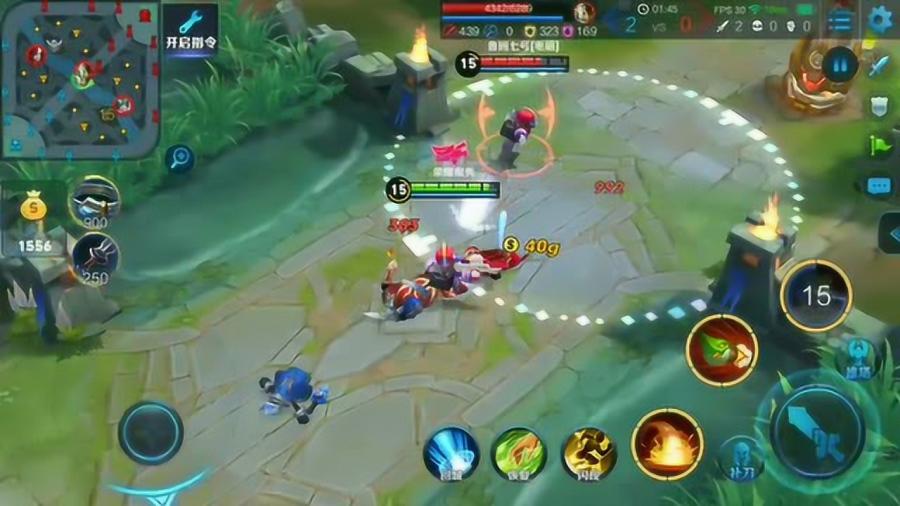Open the chat bubble quick messages
900x506 pixels.
(880, 186)
